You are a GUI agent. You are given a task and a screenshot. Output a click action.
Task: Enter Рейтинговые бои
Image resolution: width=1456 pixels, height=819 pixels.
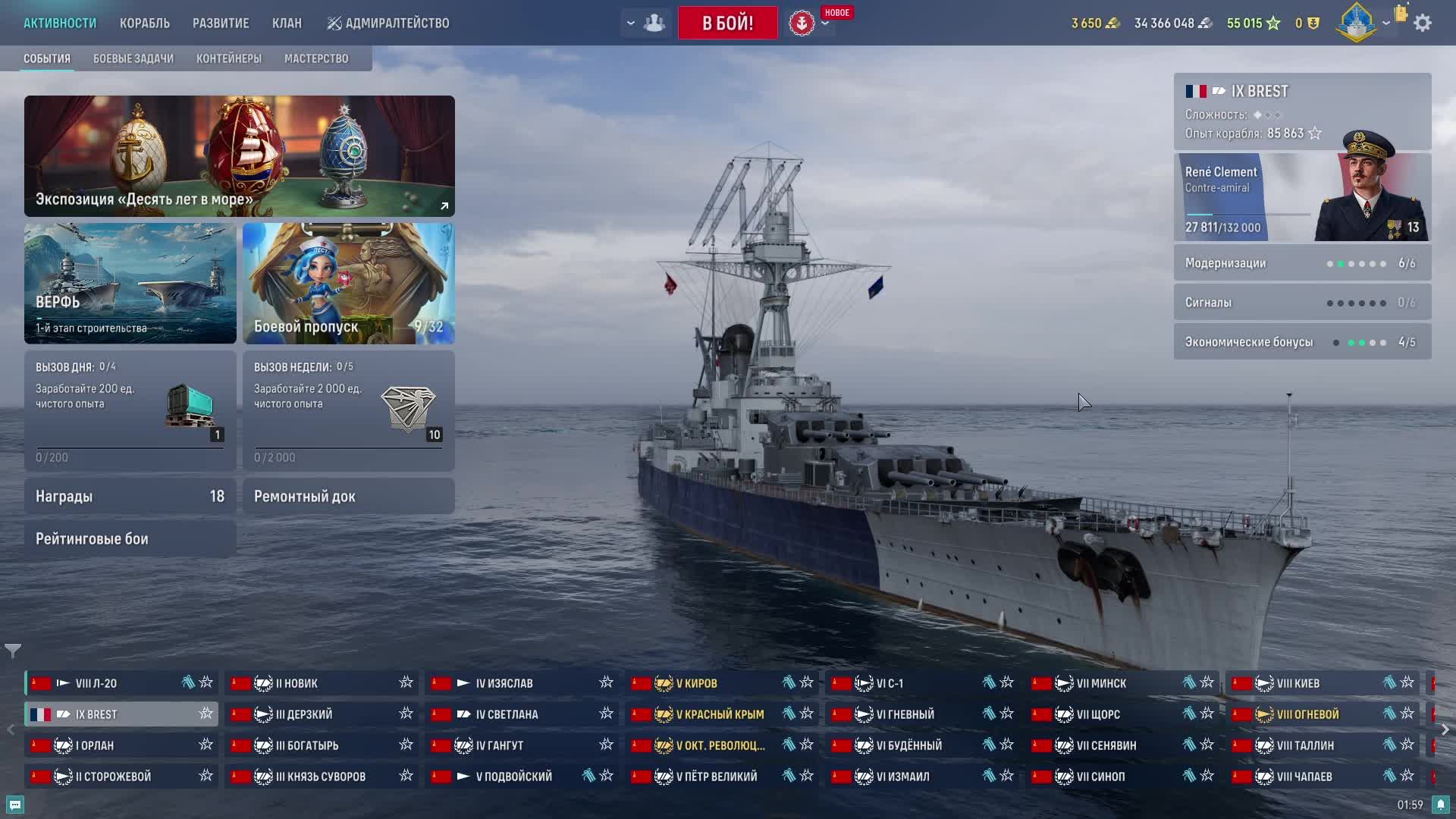click(x=130, y=538)
